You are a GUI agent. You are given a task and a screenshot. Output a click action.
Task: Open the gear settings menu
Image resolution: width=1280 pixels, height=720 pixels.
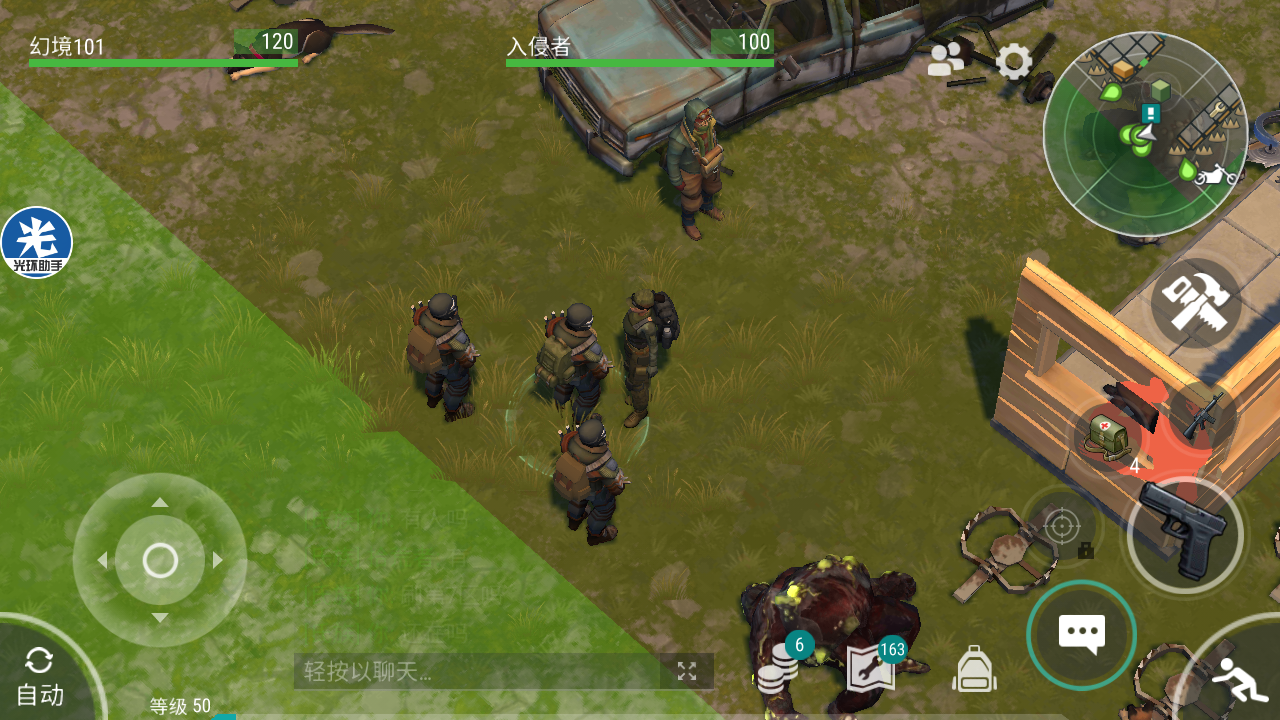1014,62
